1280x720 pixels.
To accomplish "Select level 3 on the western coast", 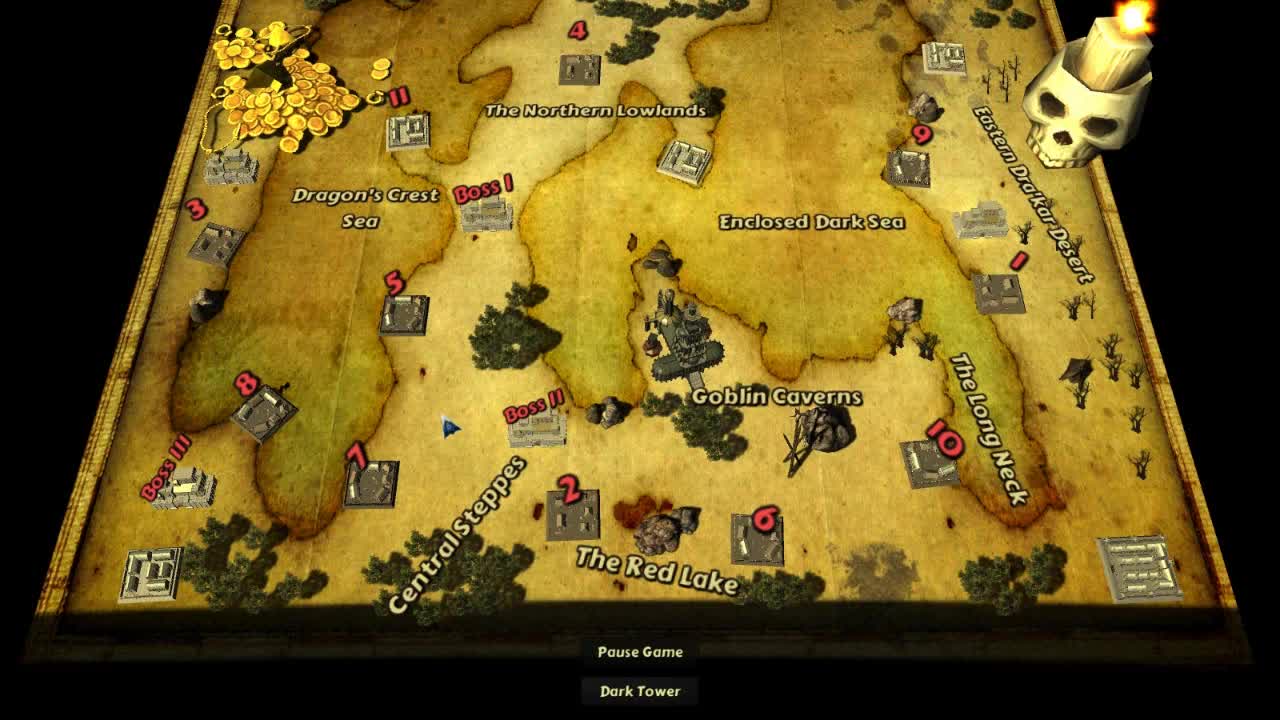I will pos(218,240).
